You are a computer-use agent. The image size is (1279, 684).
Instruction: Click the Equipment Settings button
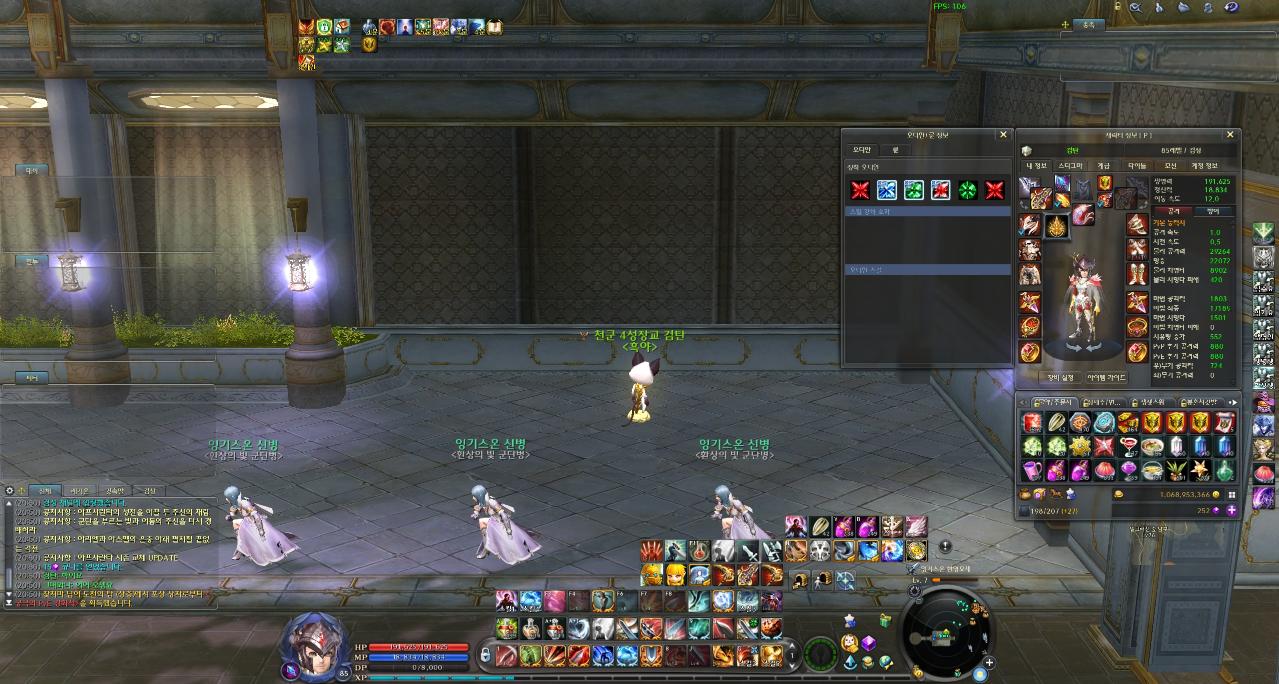click(1060, 377)
